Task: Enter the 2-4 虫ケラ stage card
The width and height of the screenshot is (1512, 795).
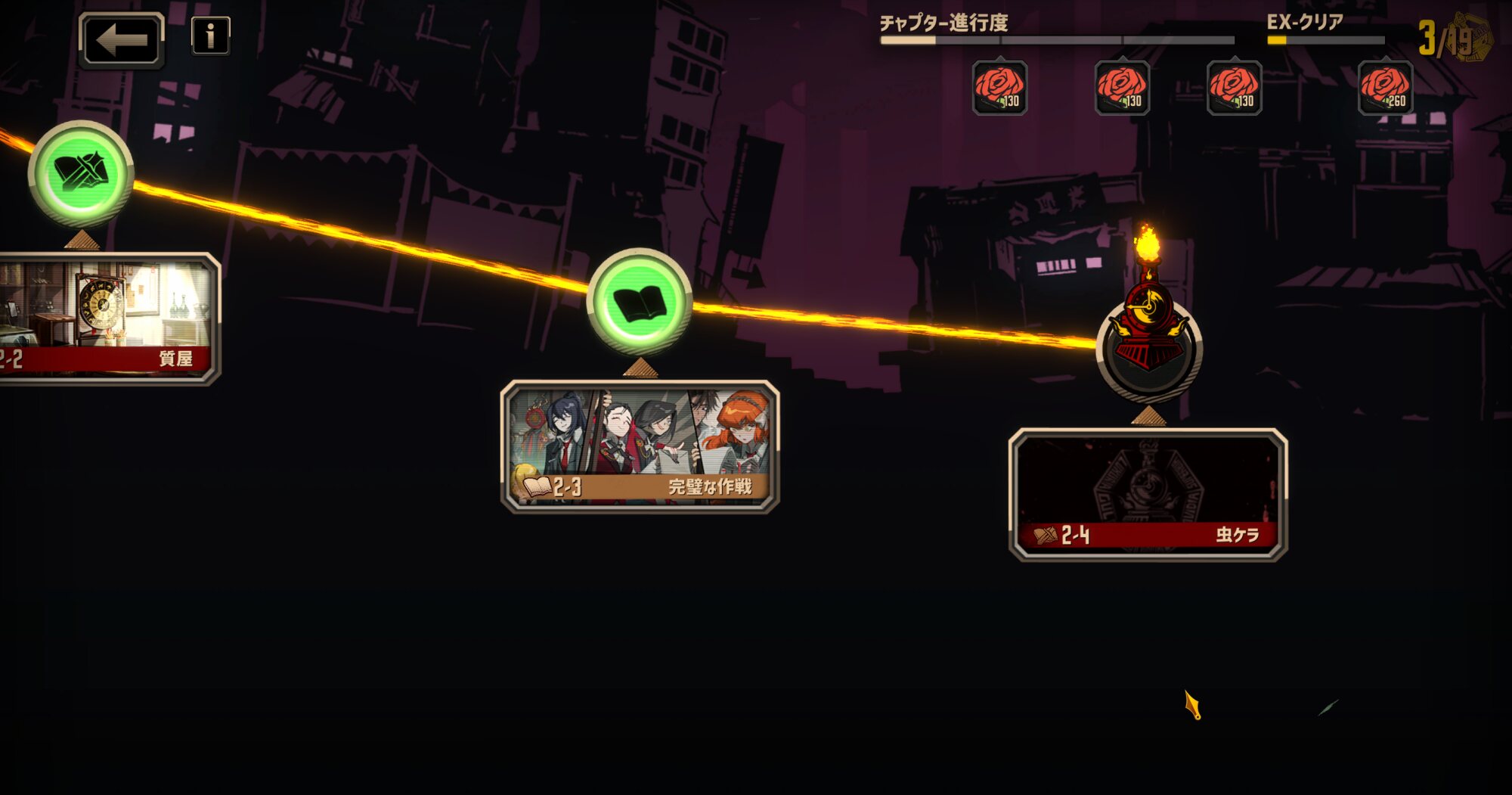Action: point(1148,495)
